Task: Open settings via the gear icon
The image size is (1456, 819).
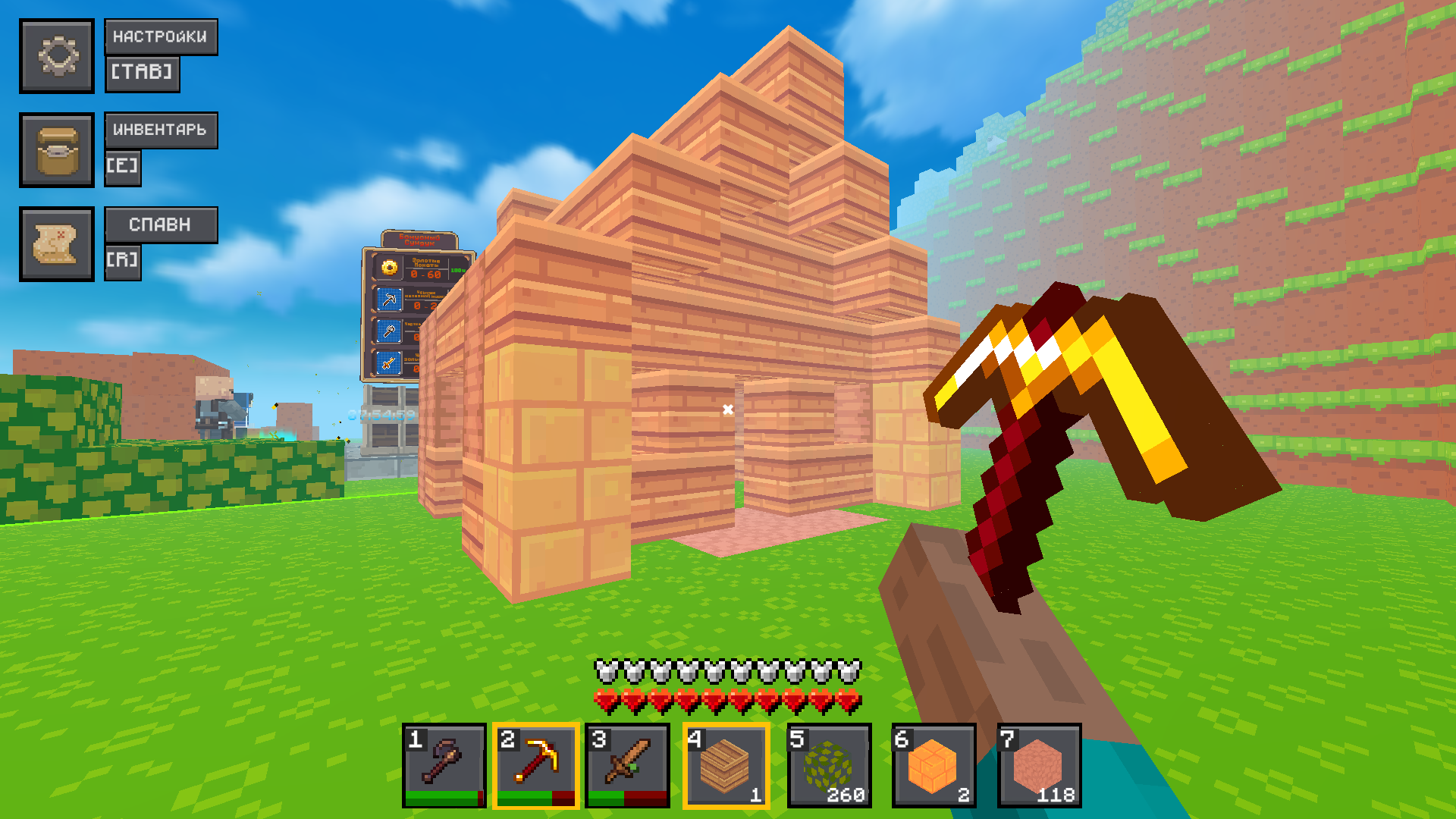Action: (x=57, y=55)
